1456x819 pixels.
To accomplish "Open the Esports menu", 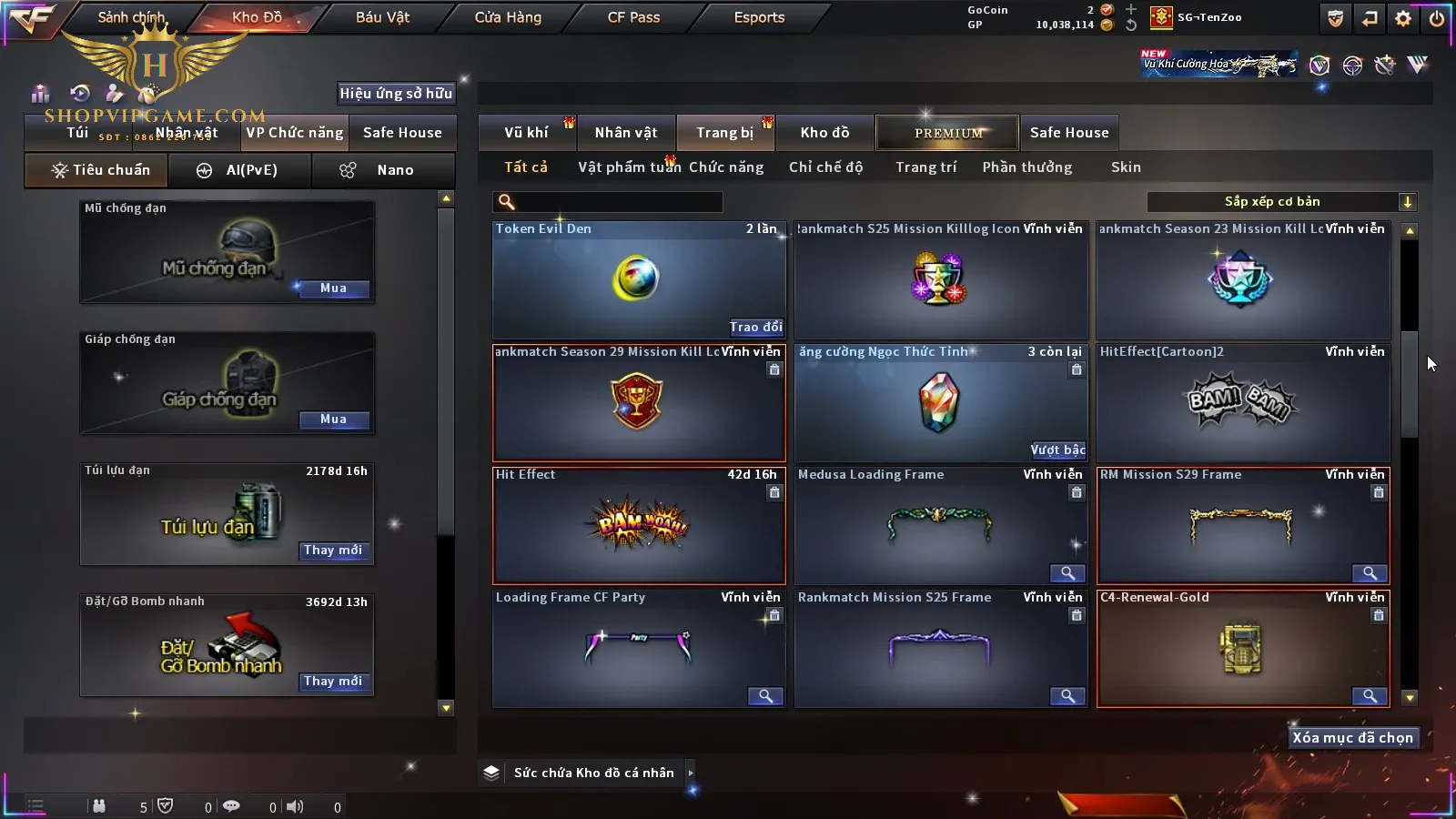I will [x=759, y=17].
